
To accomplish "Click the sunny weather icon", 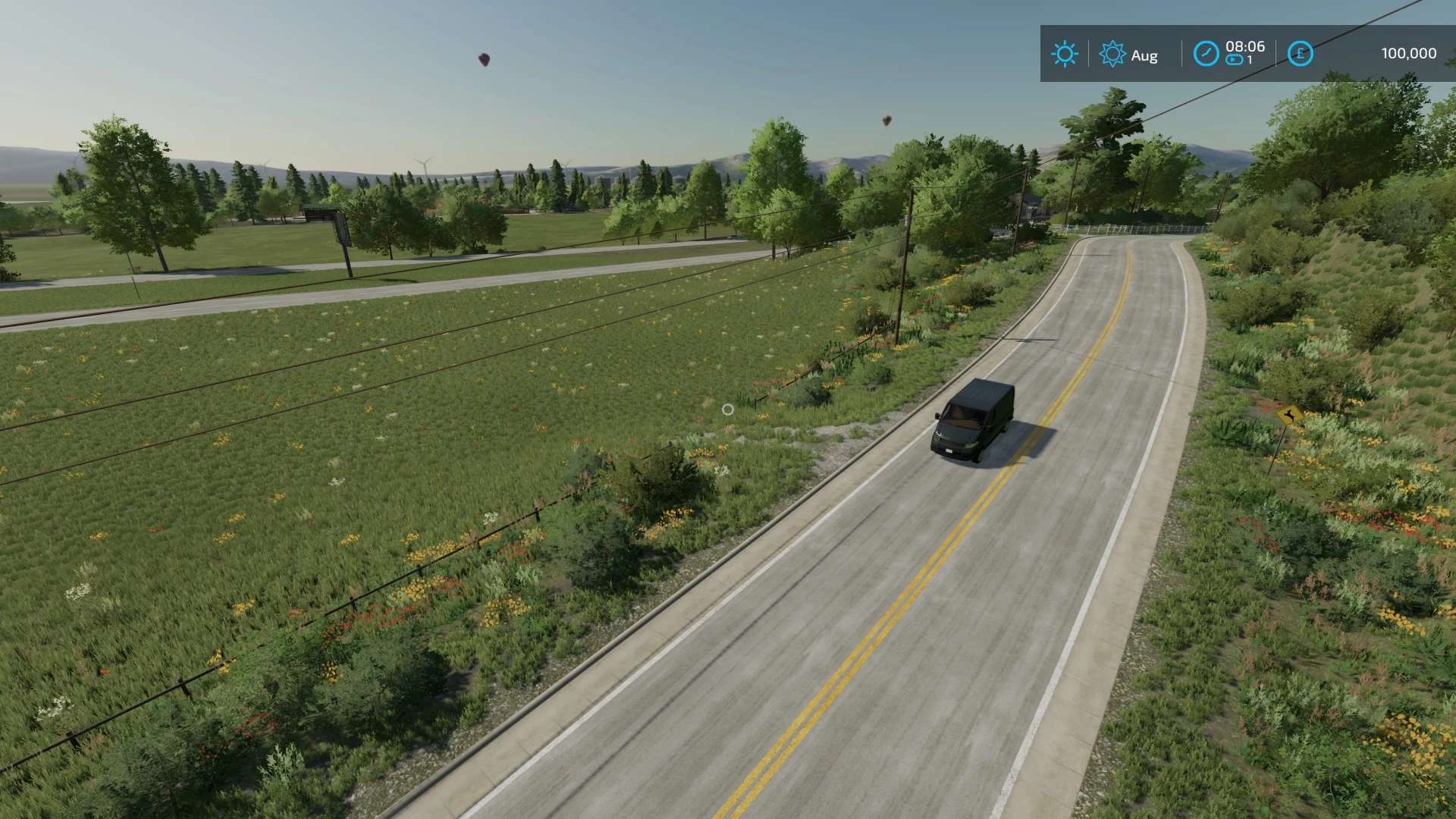I will pyautogui.click(x=1064, y=54).
